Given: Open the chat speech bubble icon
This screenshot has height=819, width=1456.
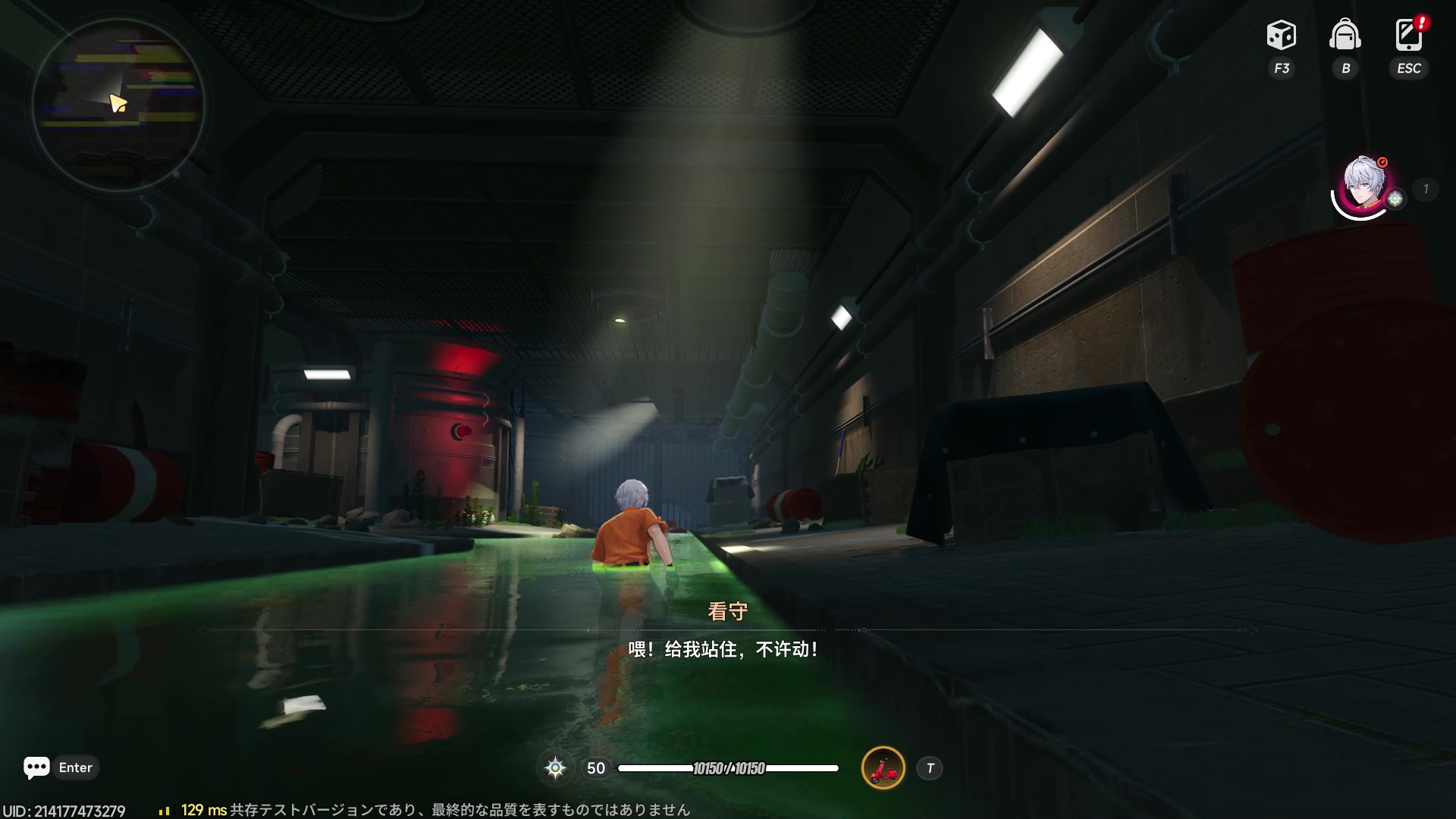Looking at the screenshot, I should tap(36, 767).
